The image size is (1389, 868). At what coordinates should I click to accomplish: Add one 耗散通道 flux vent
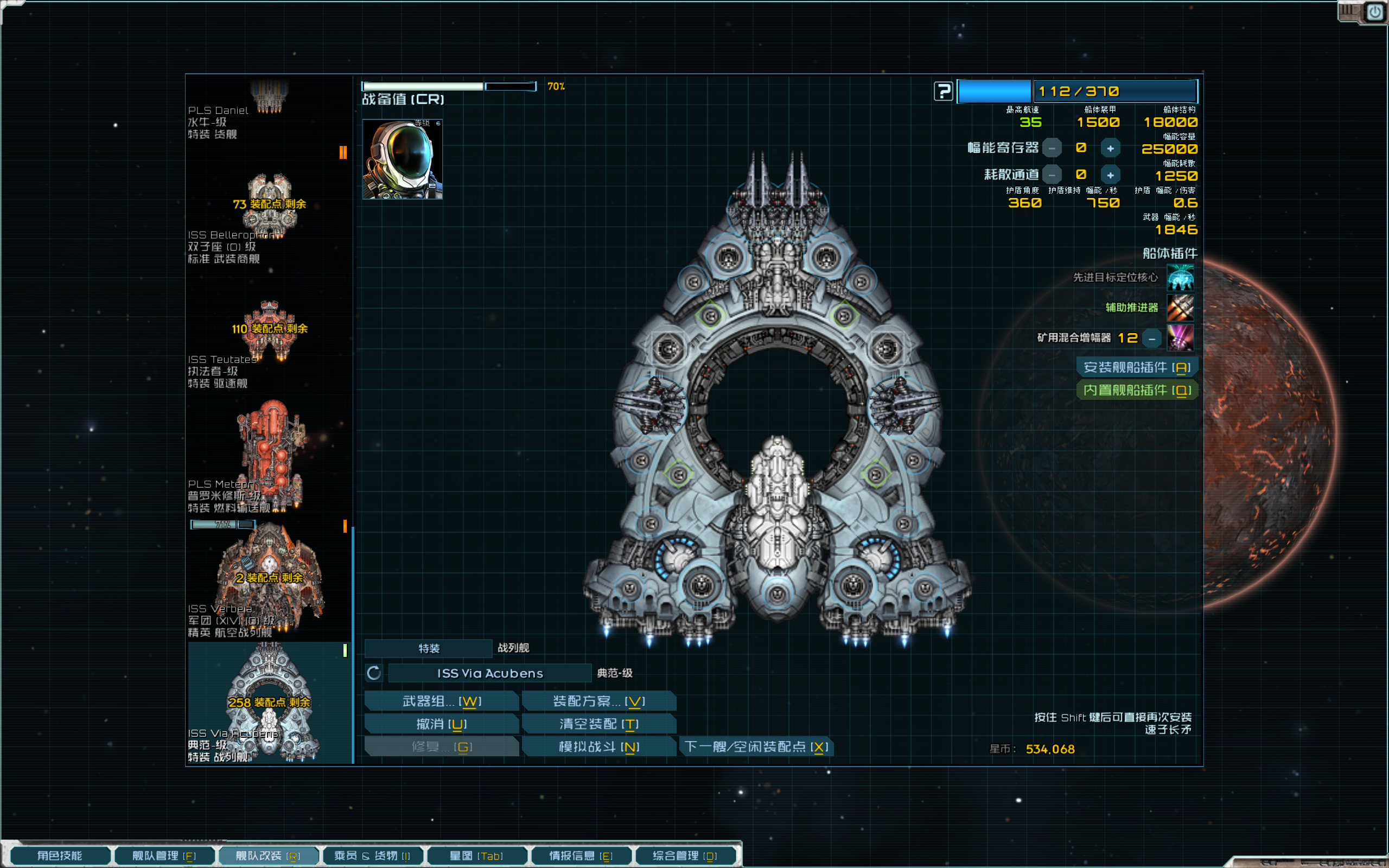tap(1110, 175)
